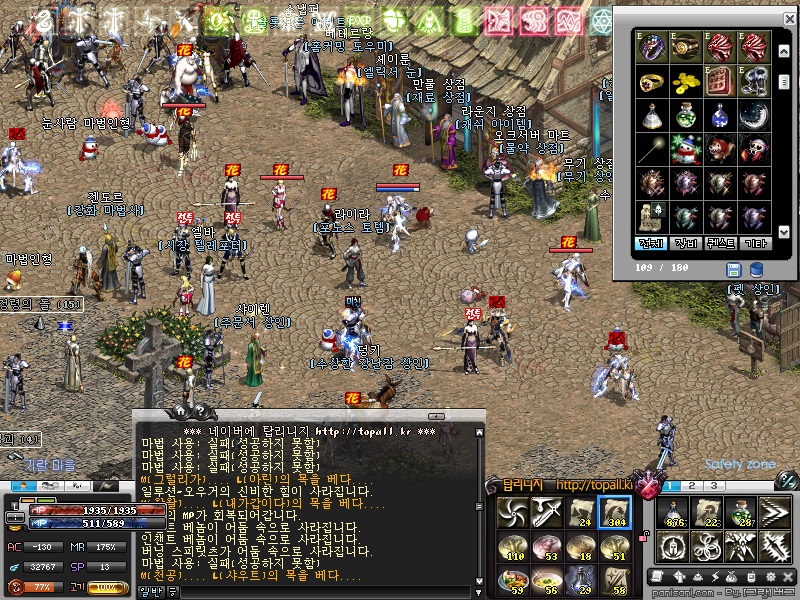The image size is (800, 600).
Task: Switch to hotbar page 2
Action: (690, 487)
